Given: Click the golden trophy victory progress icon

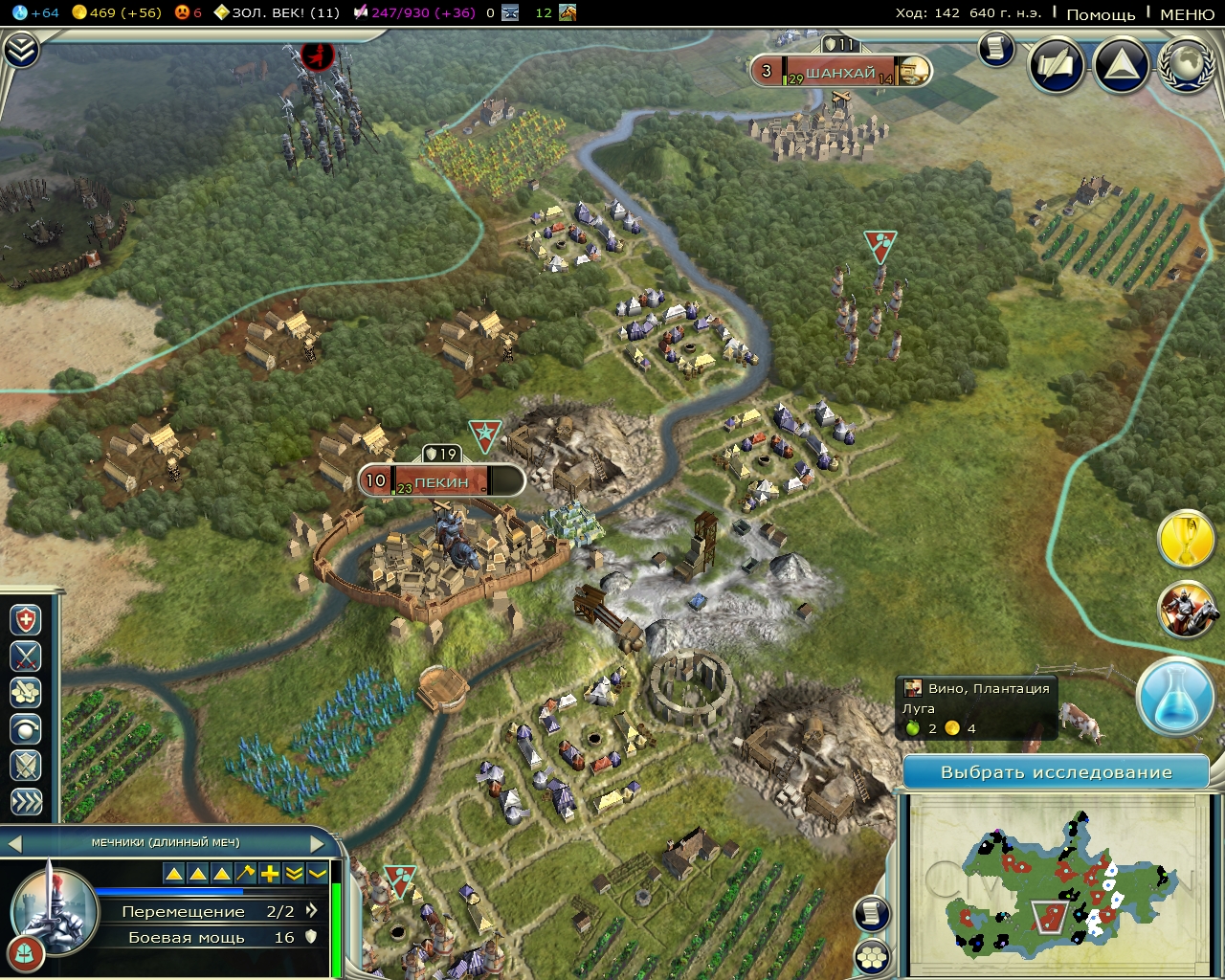Looking at the screenshot, I should [1187, 539].
